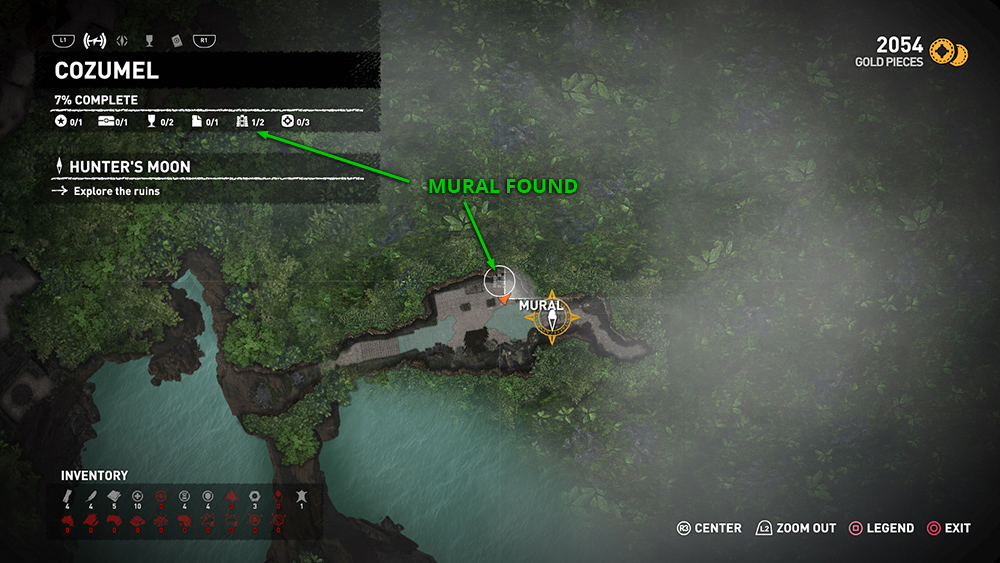1000x563 pixels.
Task: Click the mural collectible counter icon
Action: click(x=241, y=122)
